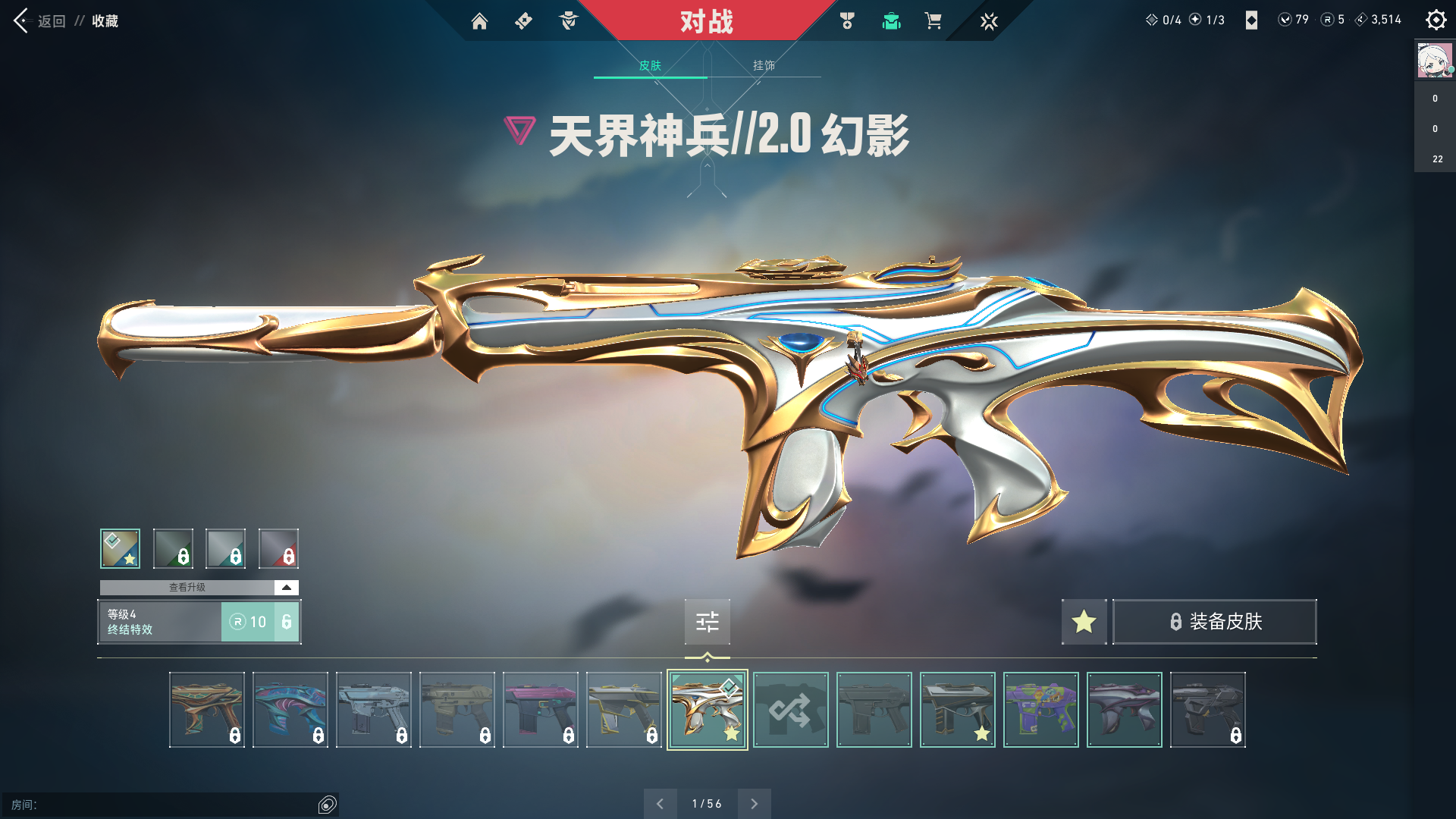This screenshot has width=1456, height=819.
Task: Open the Agents icon in top navigation
Action: point(567,22)
